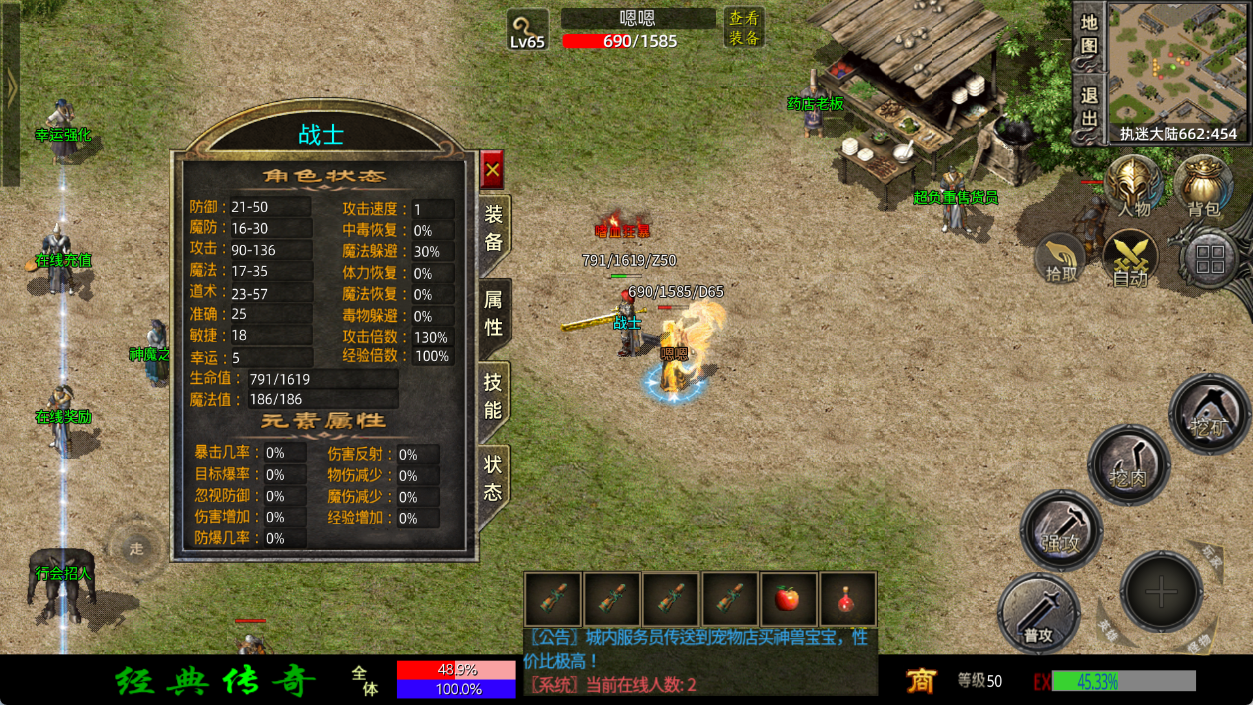
Task: Open the four-square grid menu icon
Action: [1209, 260]
